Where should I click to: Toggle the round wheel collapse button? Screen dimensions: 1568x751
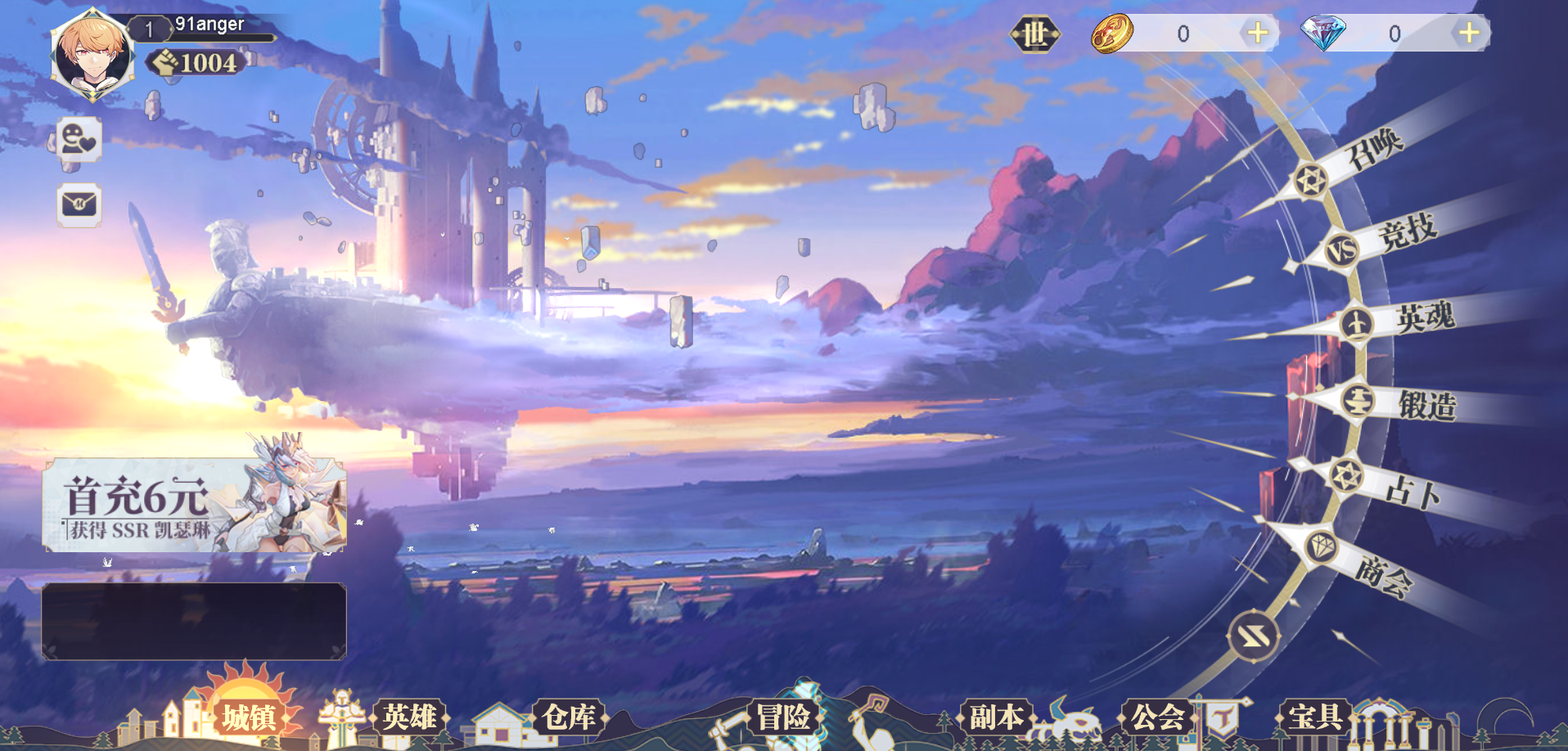pos(1253,636)
